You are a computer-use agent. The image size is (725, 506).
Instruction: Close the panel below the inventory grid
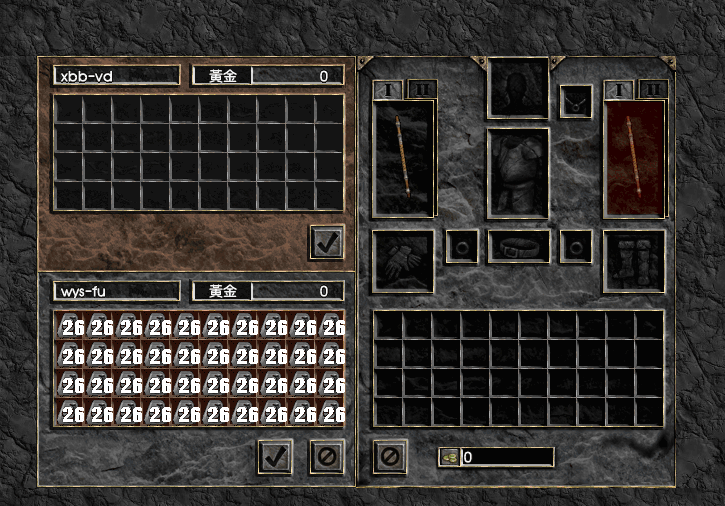coord(390,456)
